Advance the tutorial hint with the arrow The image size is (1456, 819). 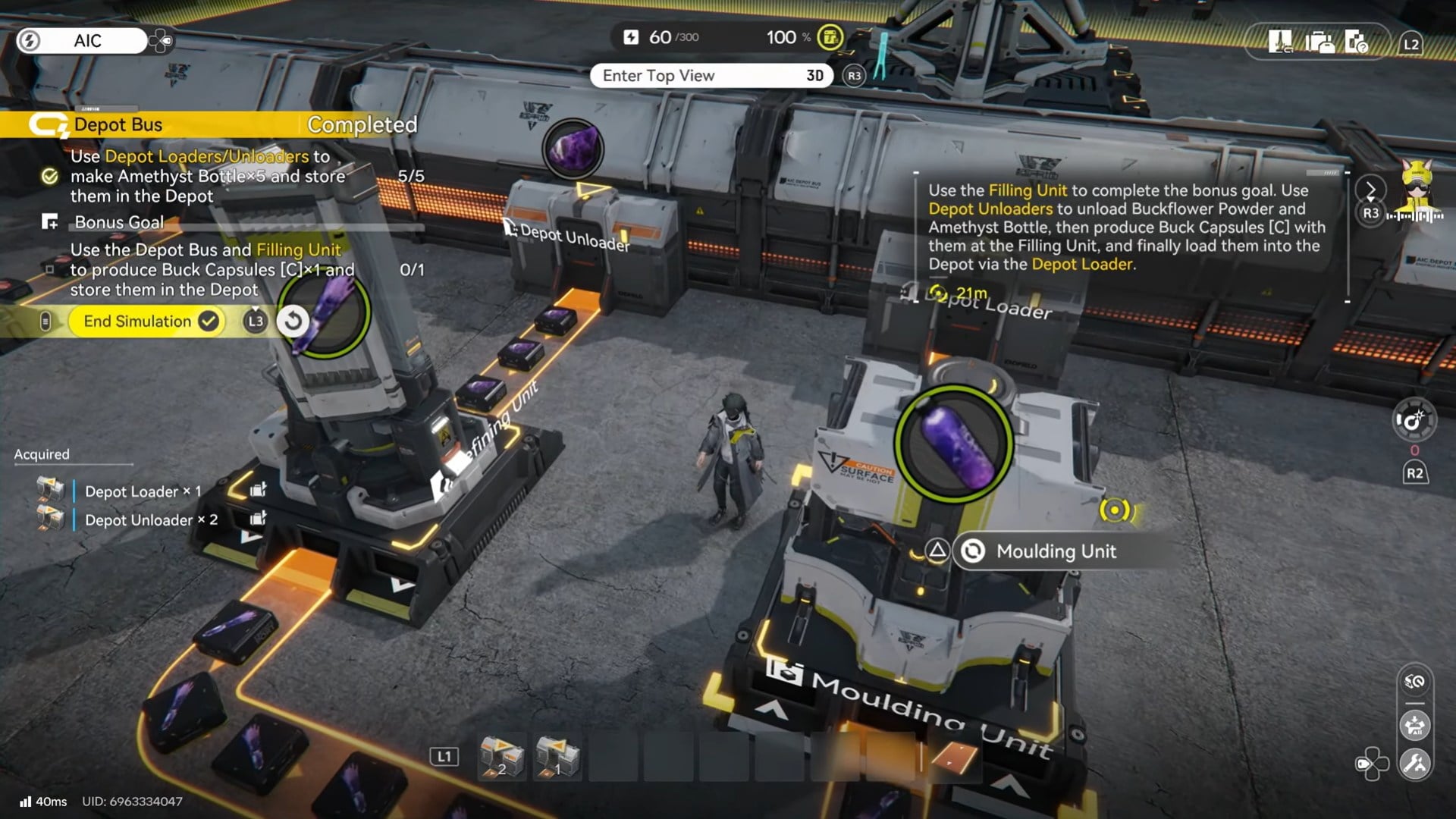pos(1370,190)
